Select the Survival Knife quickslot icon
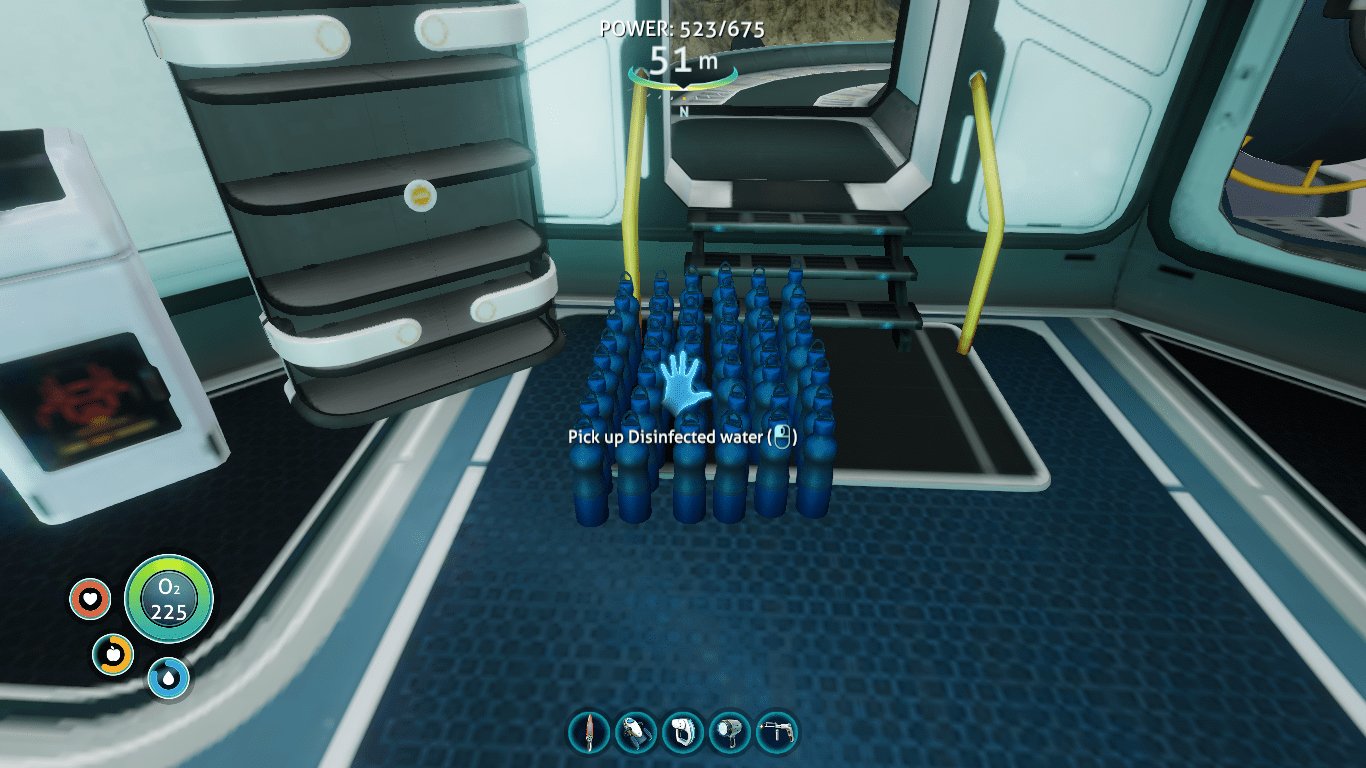 click(588, 731)
